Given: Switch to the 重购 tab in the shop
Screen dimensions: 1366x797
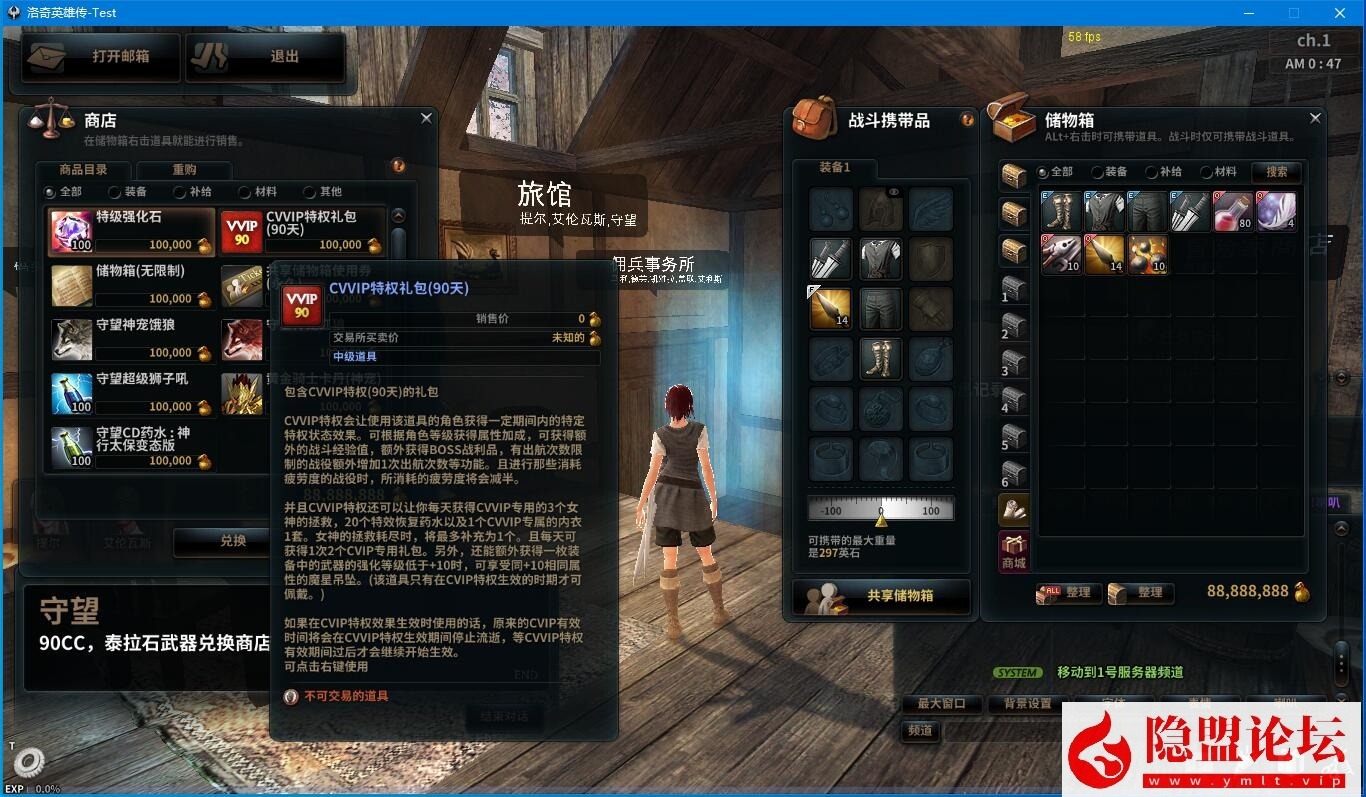Looking at the screenshot, I should coord(183,169).
